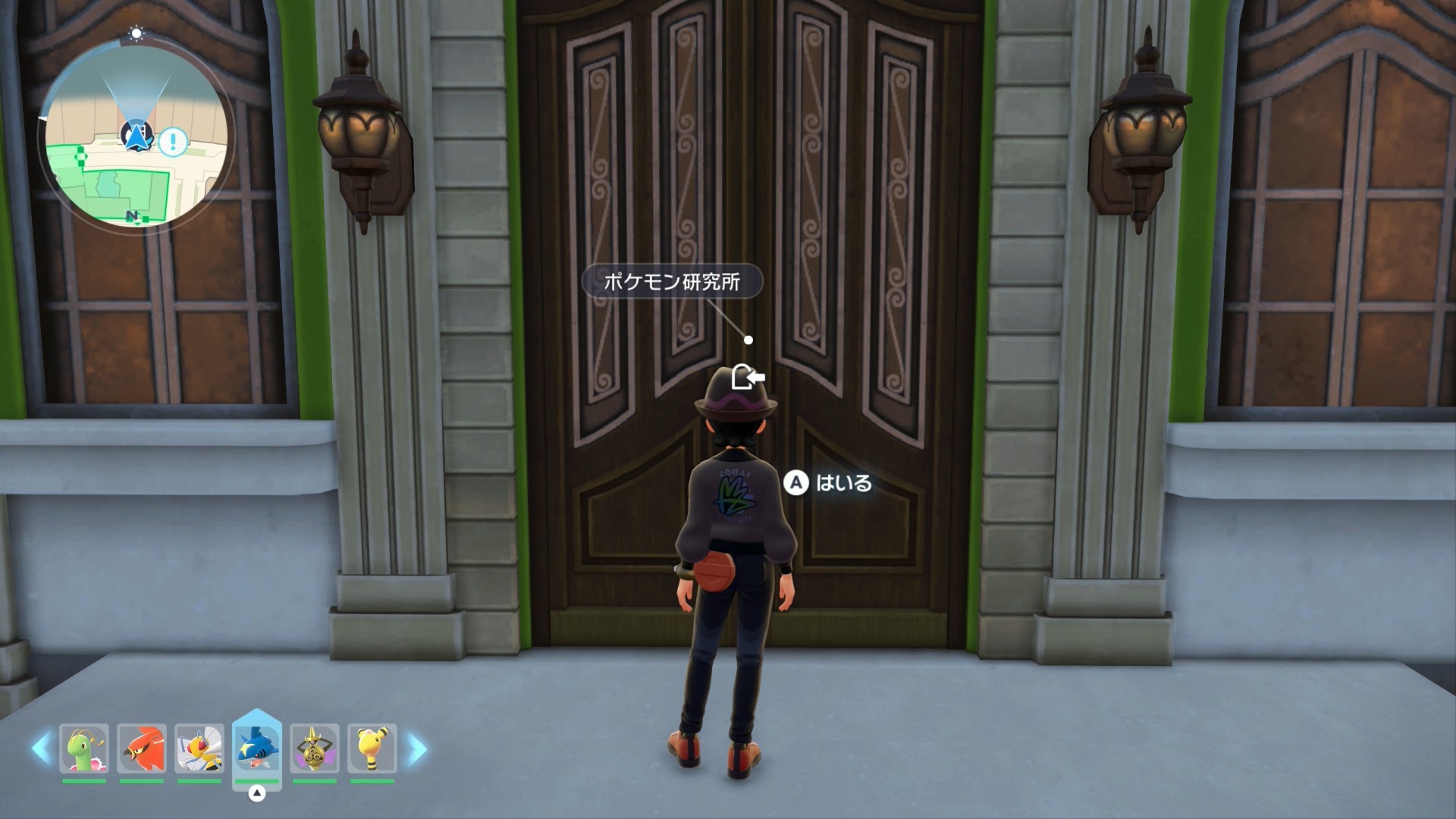Select the Ampharos party slot

372,748
